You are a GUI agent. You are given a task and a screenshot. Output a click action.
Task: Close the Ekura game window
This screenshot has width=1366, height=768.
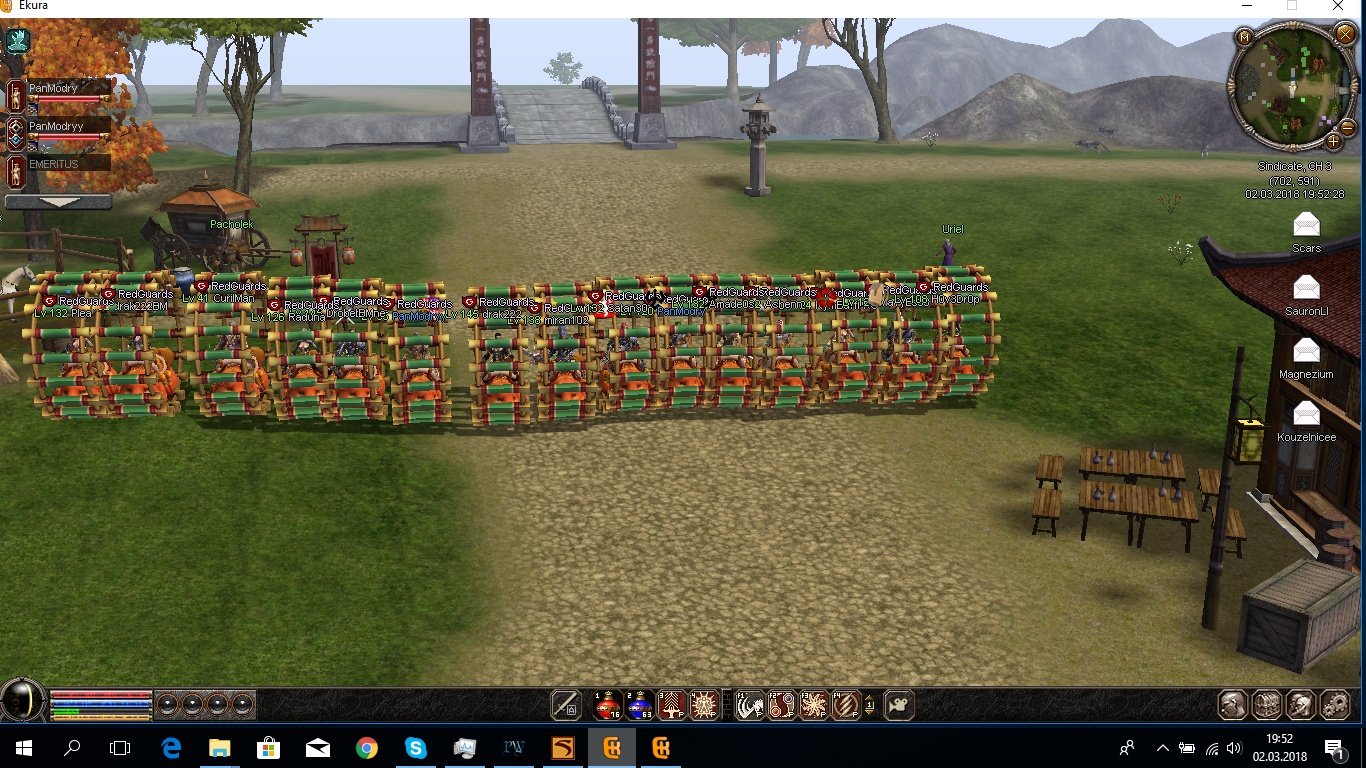pos(1338,6)
